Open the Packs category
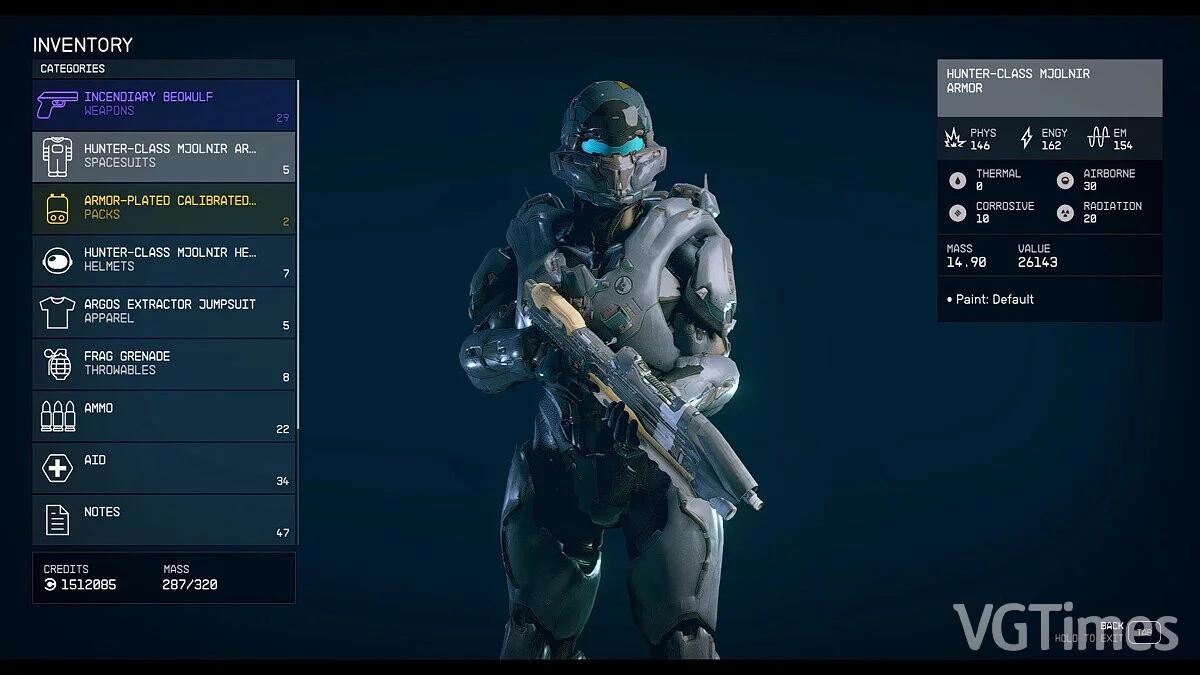1200x675 pixels. point(164,208)
